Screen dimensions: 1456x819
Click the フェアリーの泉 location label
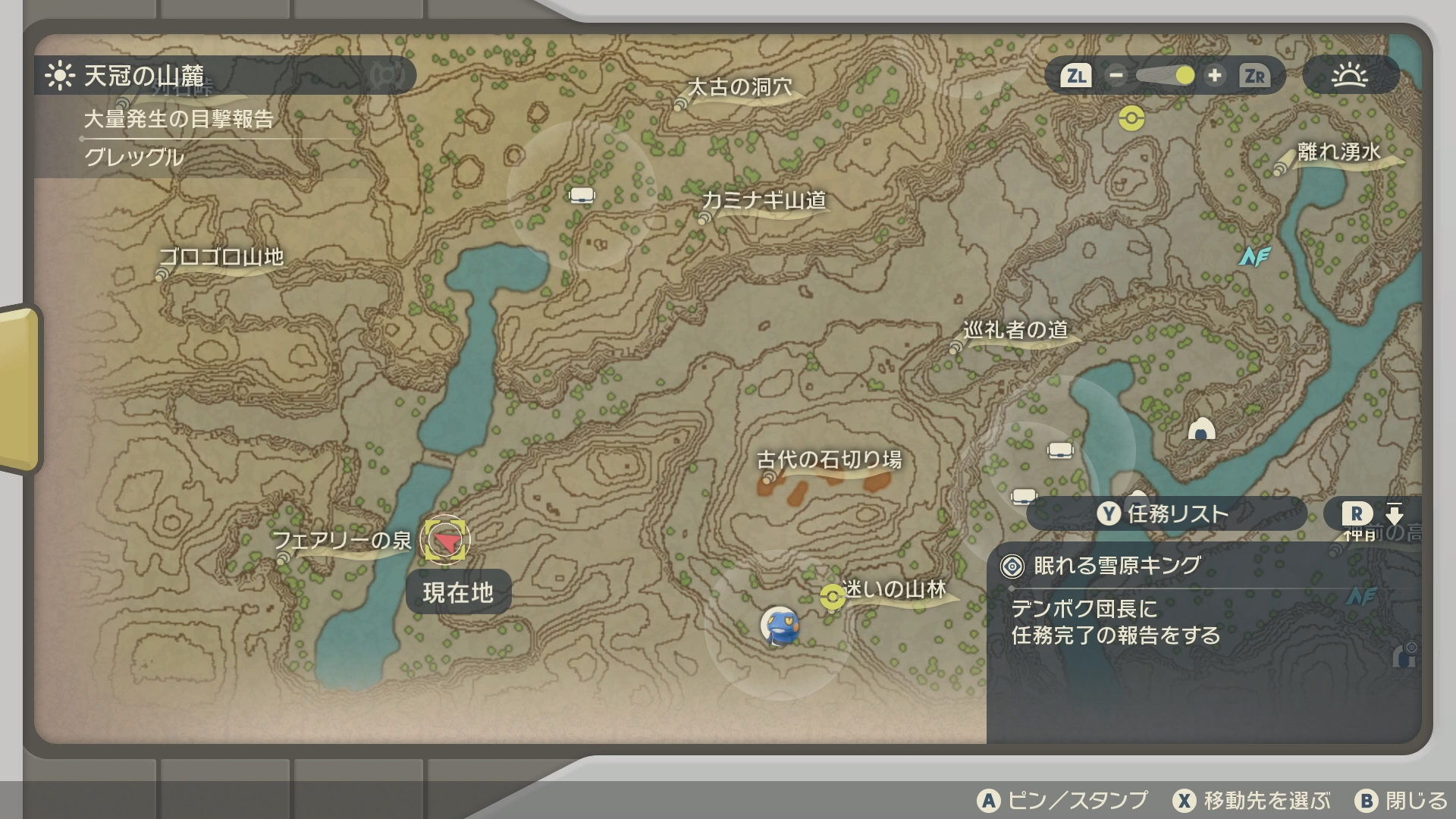[342, 541]
